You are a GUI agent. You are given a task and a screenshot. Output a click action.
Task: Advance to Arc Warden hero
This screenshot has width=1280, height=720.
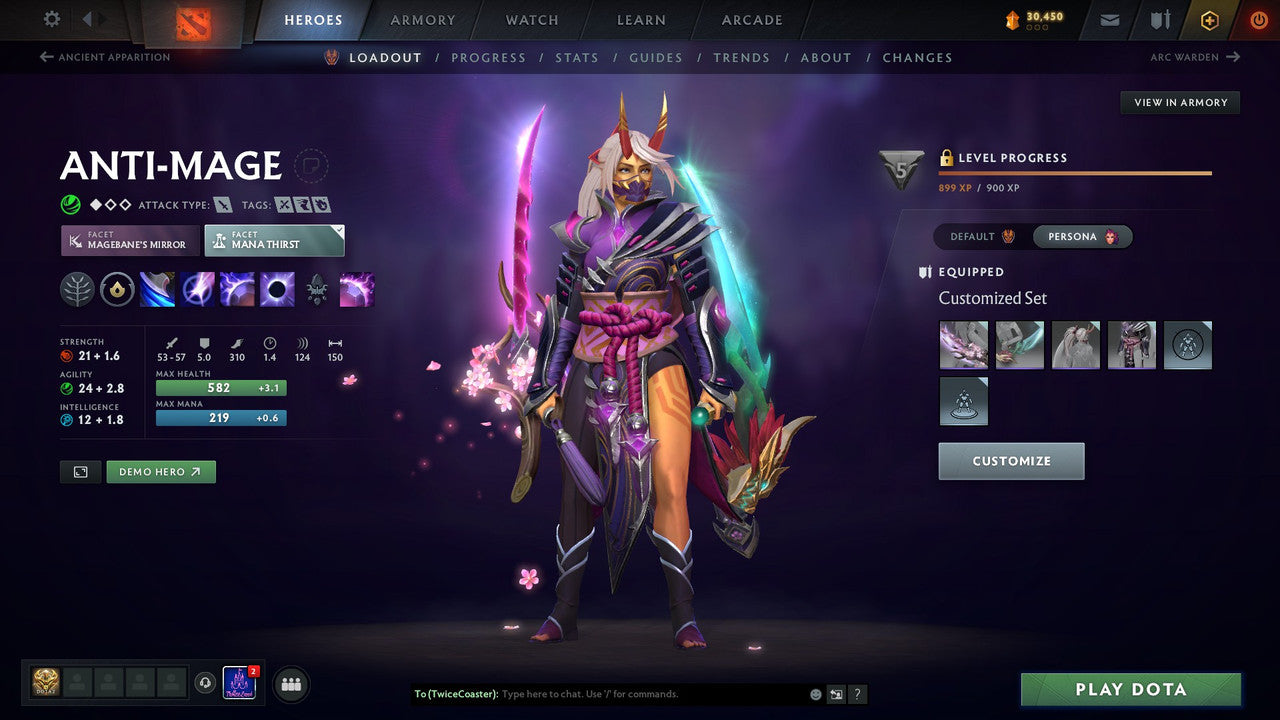coord(1196,57)
